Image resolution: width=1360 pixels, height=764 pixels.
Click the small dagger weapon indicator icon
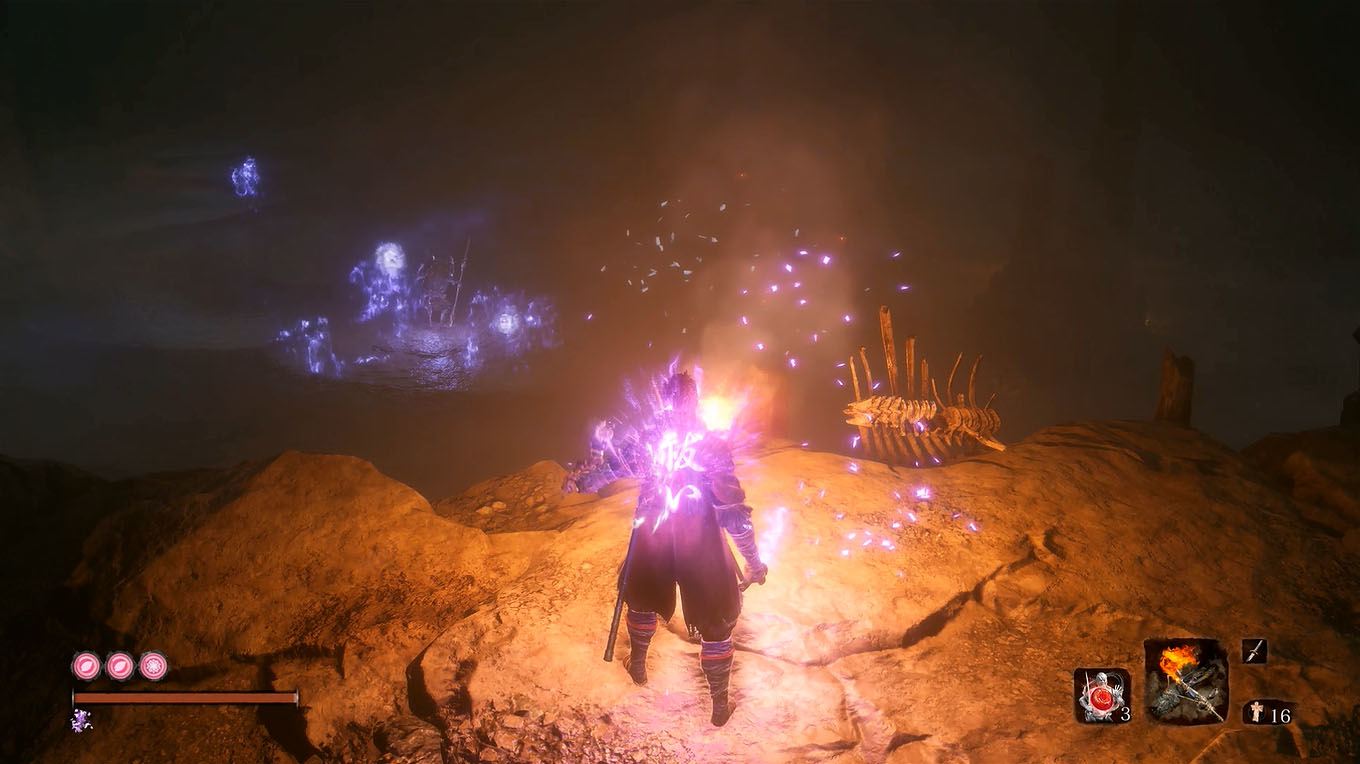coord(1254,651)
